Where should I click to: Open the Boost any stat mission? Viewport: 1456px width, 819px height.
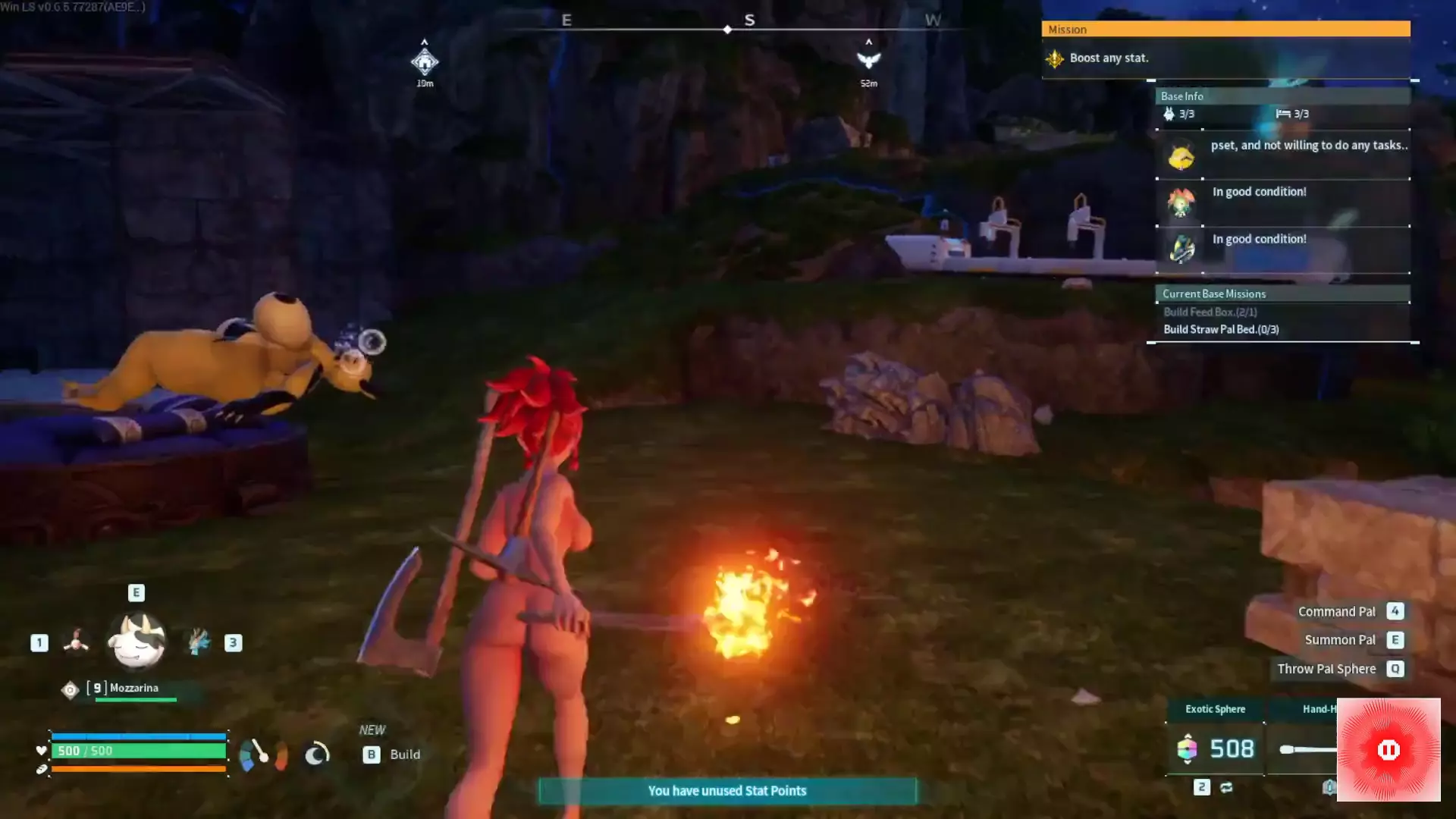1109,58
